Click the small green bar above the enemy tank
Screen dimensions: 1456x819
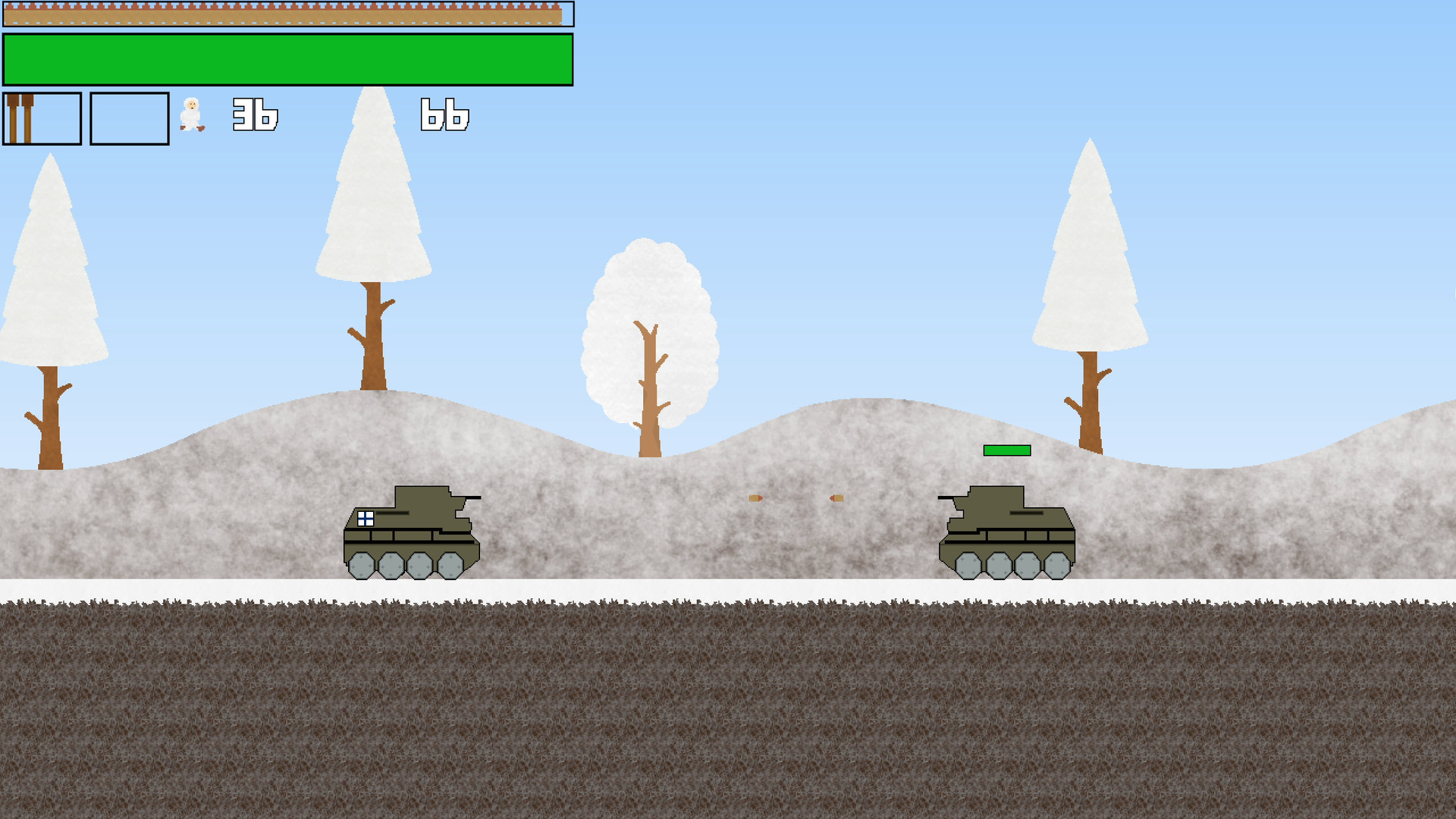click(x=1007, y=450)
